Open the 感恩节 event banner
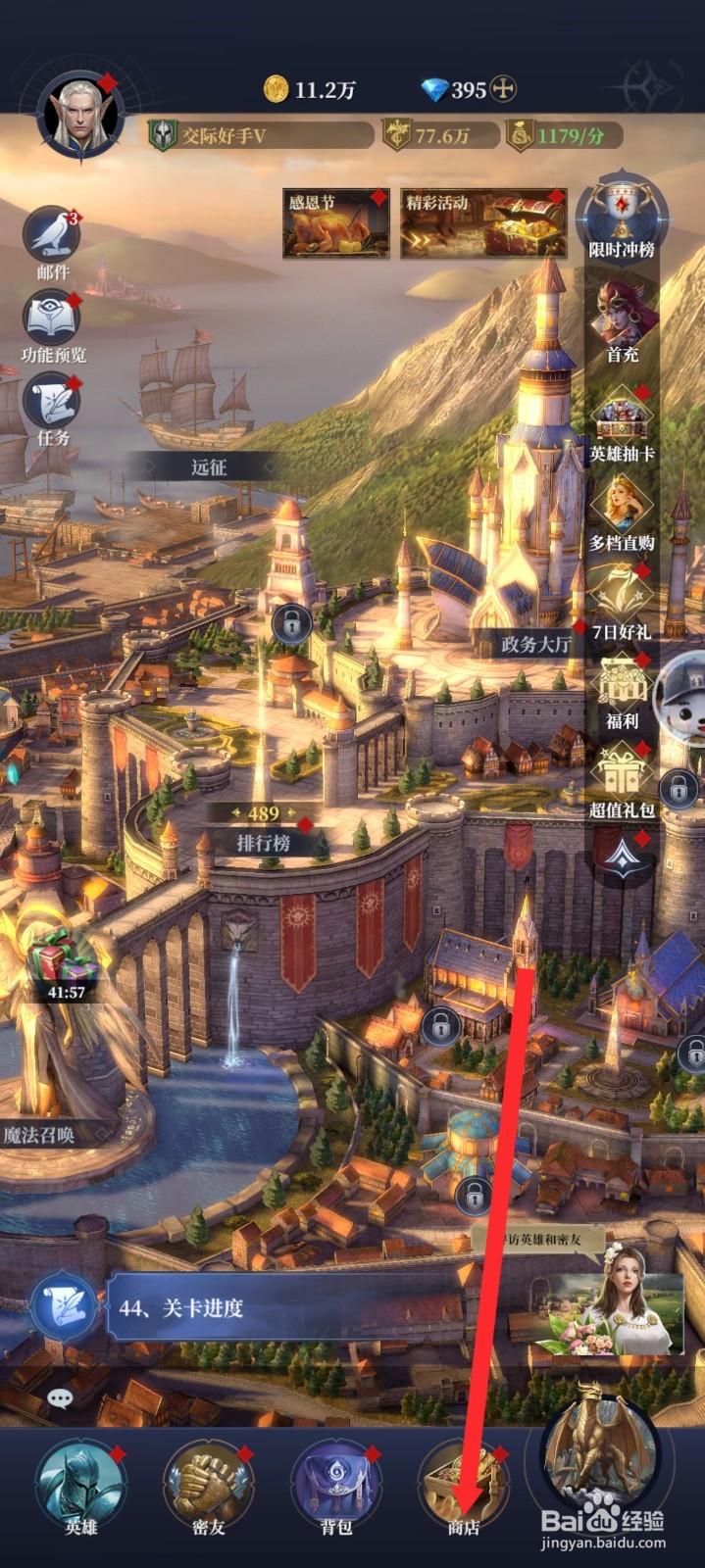This screenshot has height=1568, width=705. [335, 223]
